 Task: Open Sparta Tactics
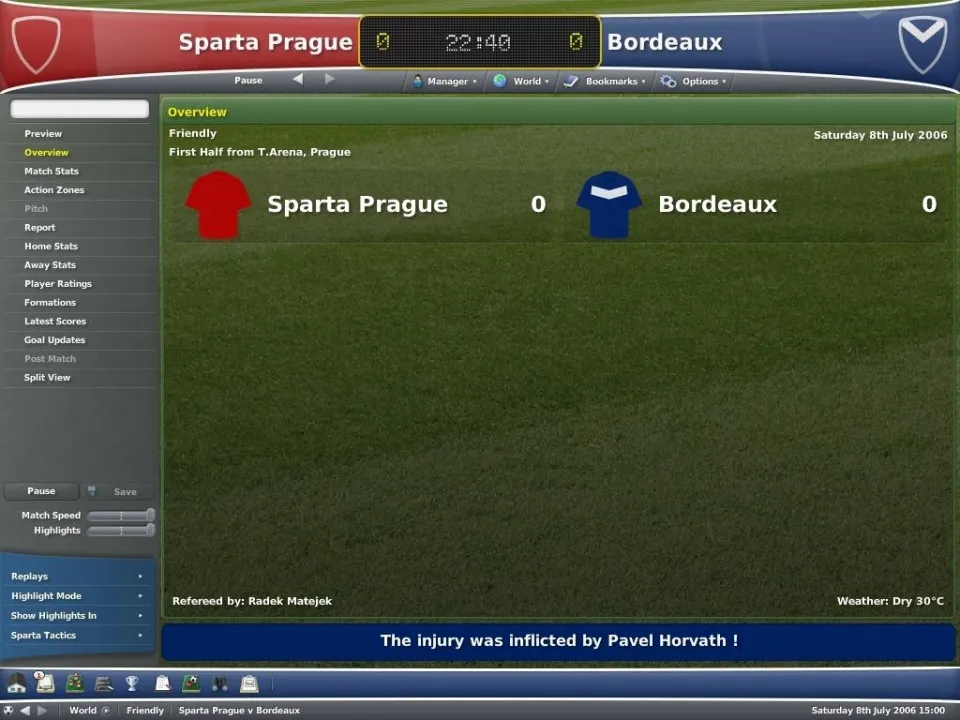[76, 635]
